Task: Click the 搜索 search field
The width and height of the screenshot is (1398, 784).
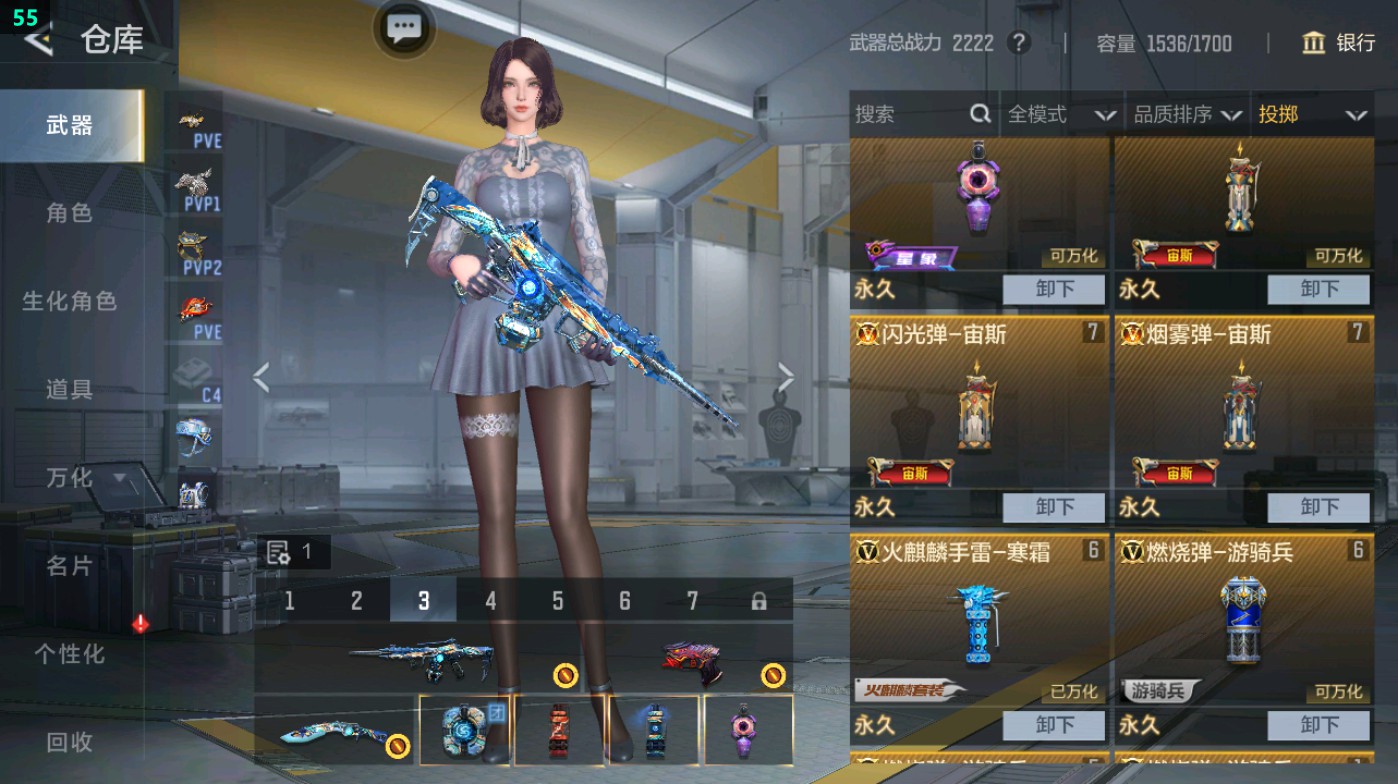Action: [910, 115]
